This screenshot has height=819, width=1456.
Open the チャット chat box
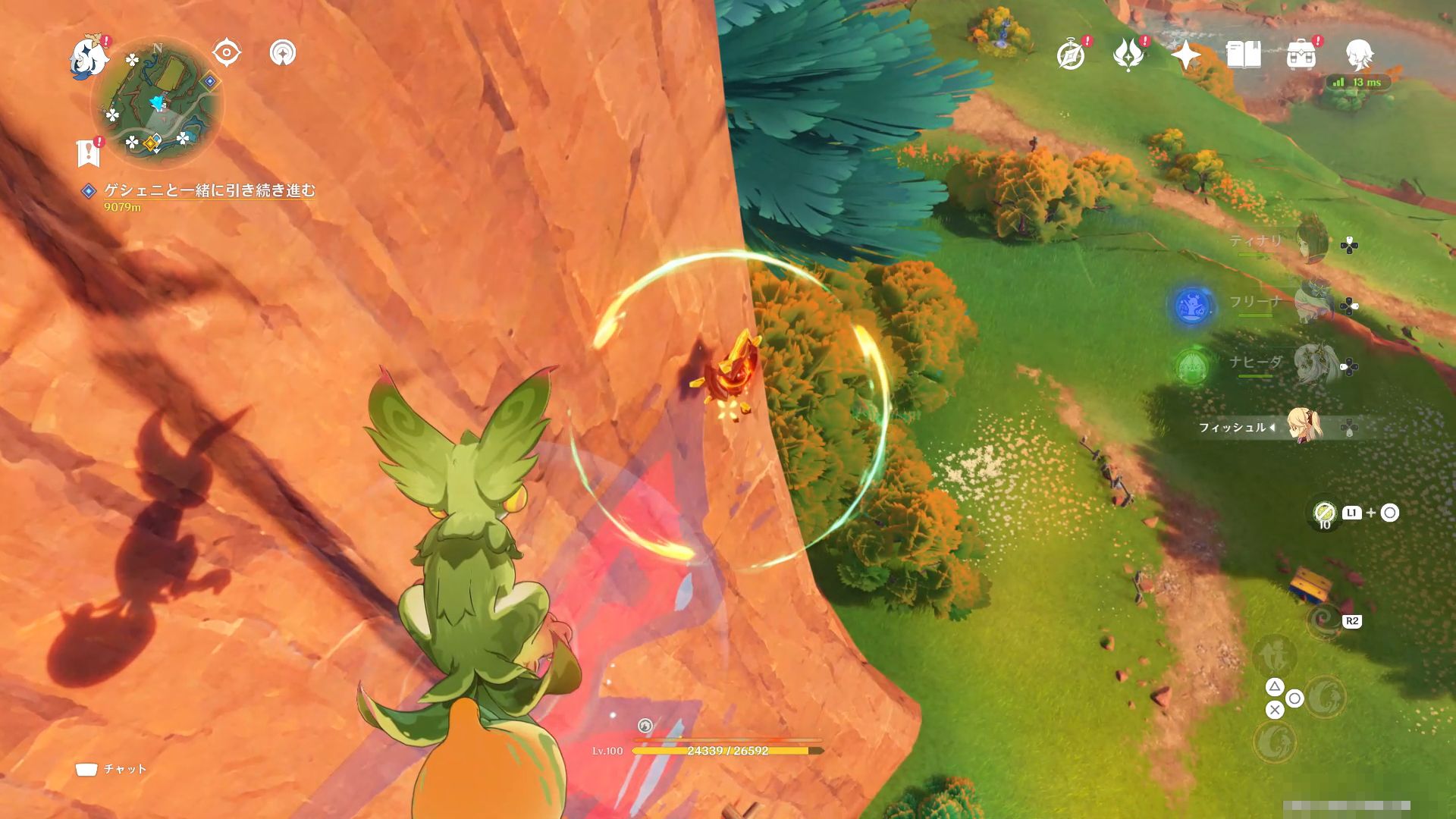(x=111, y=769)
